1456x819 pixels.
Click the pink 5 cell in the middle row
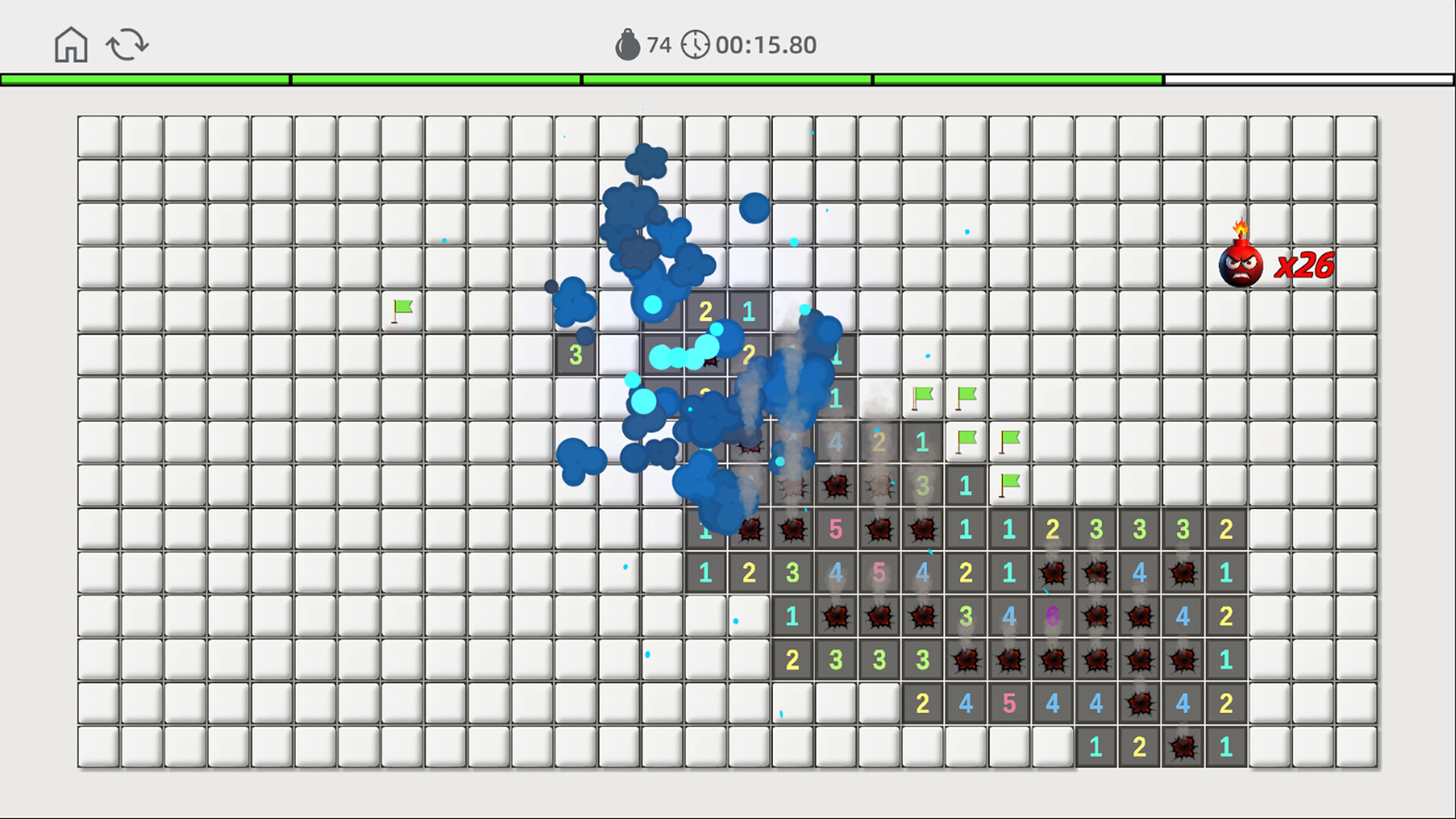(878, 573)
